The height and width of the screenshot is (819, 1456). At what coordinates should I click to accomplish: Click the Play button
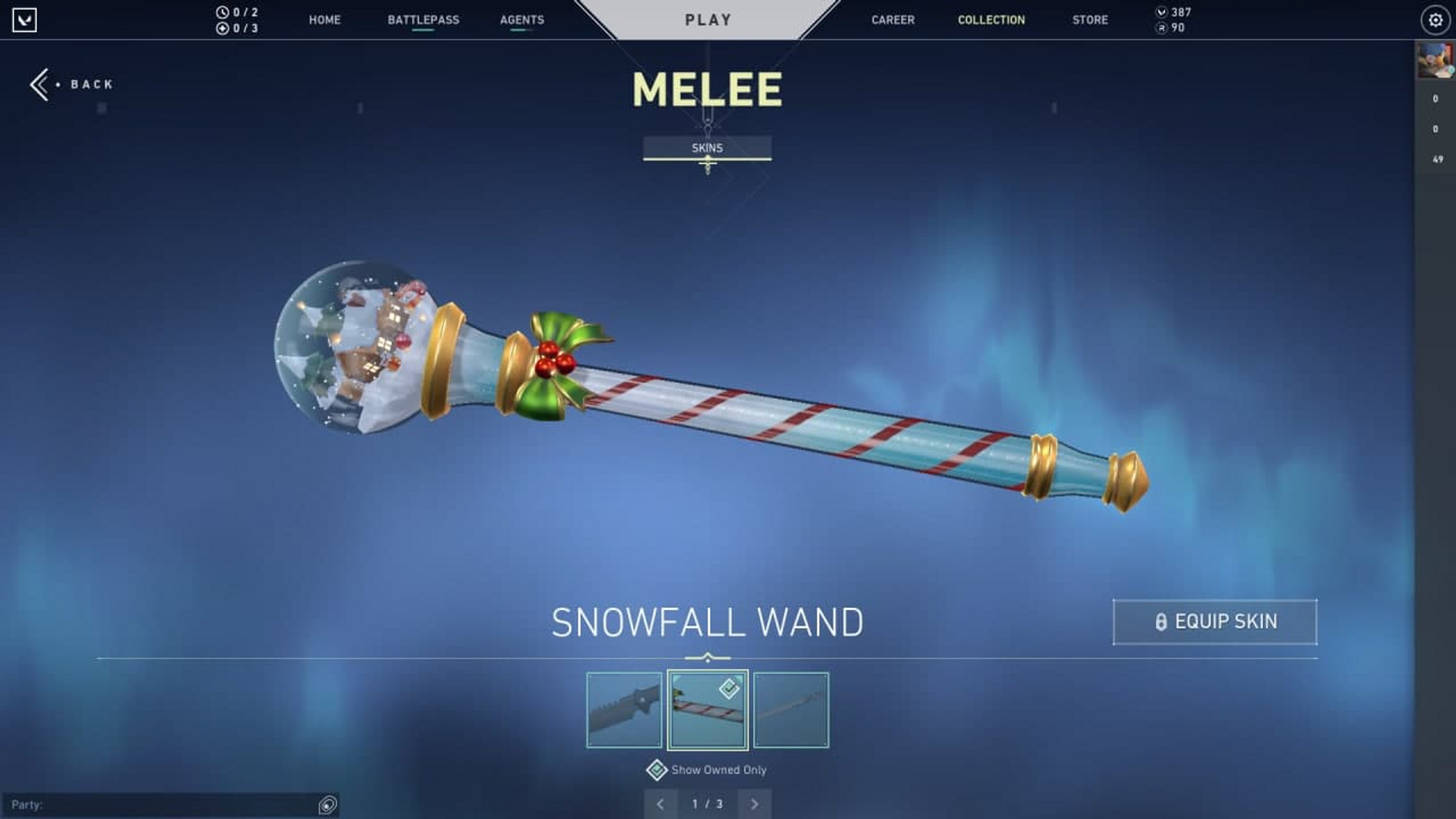tap(708, 20)
